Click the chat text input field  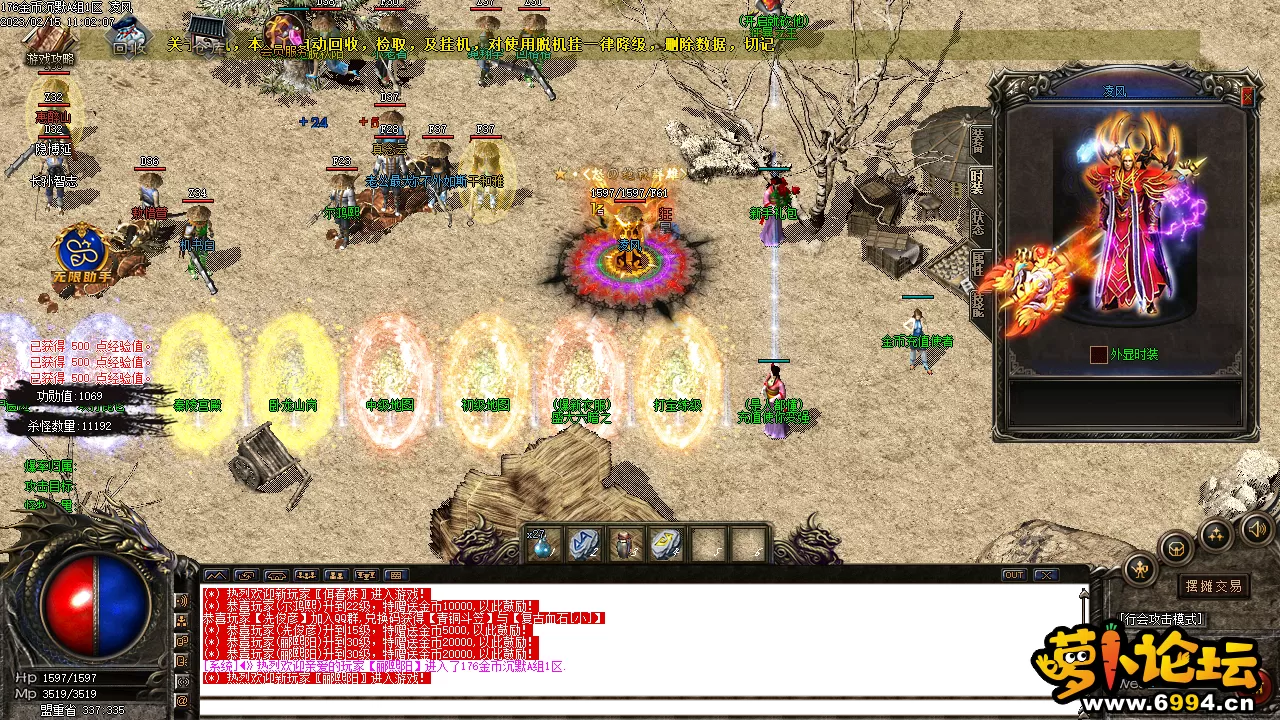pyautogui.click(x=640, y=707)
